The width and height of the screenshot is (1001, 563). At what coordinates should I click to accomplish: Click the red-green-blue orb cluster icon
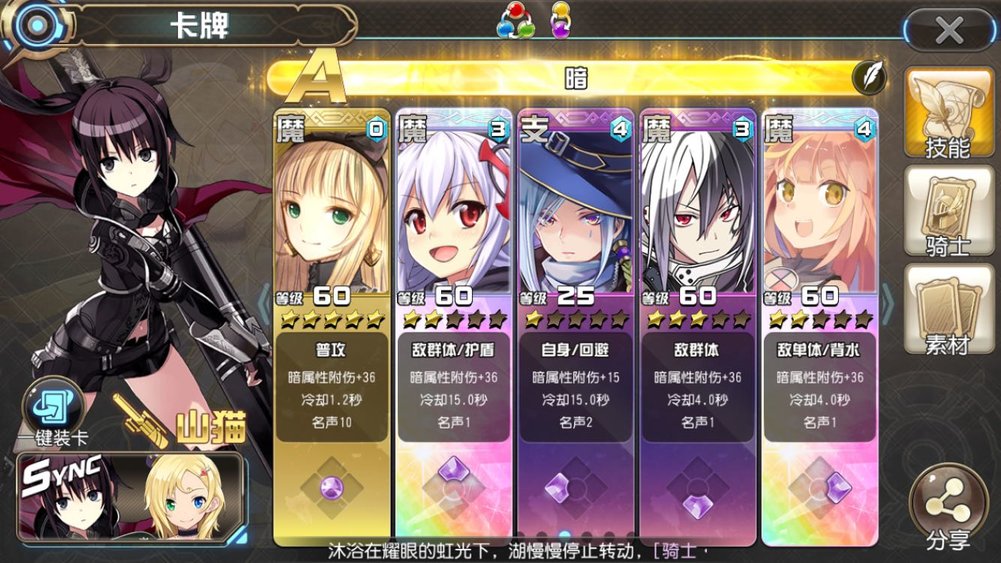click(515, 22)
